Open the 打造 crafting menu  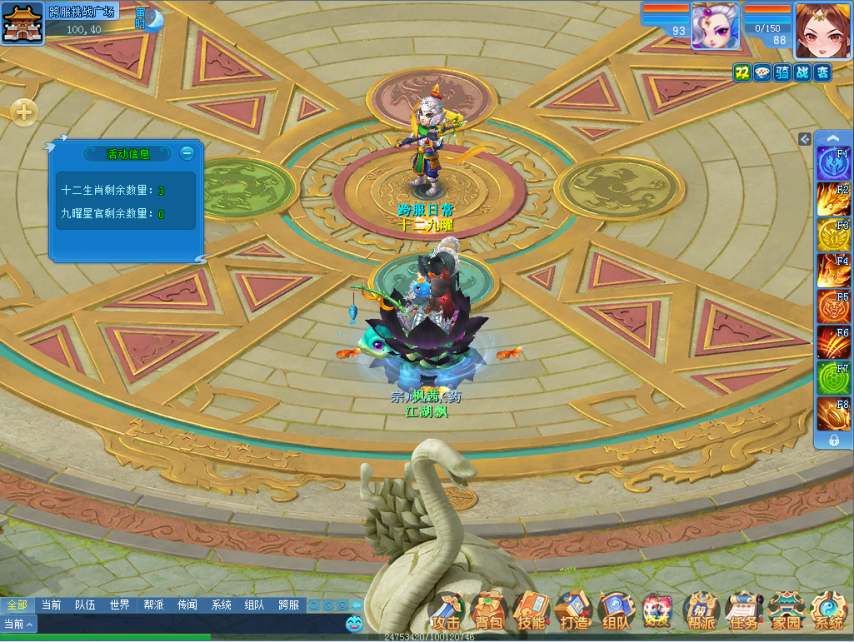pos(574,609)
